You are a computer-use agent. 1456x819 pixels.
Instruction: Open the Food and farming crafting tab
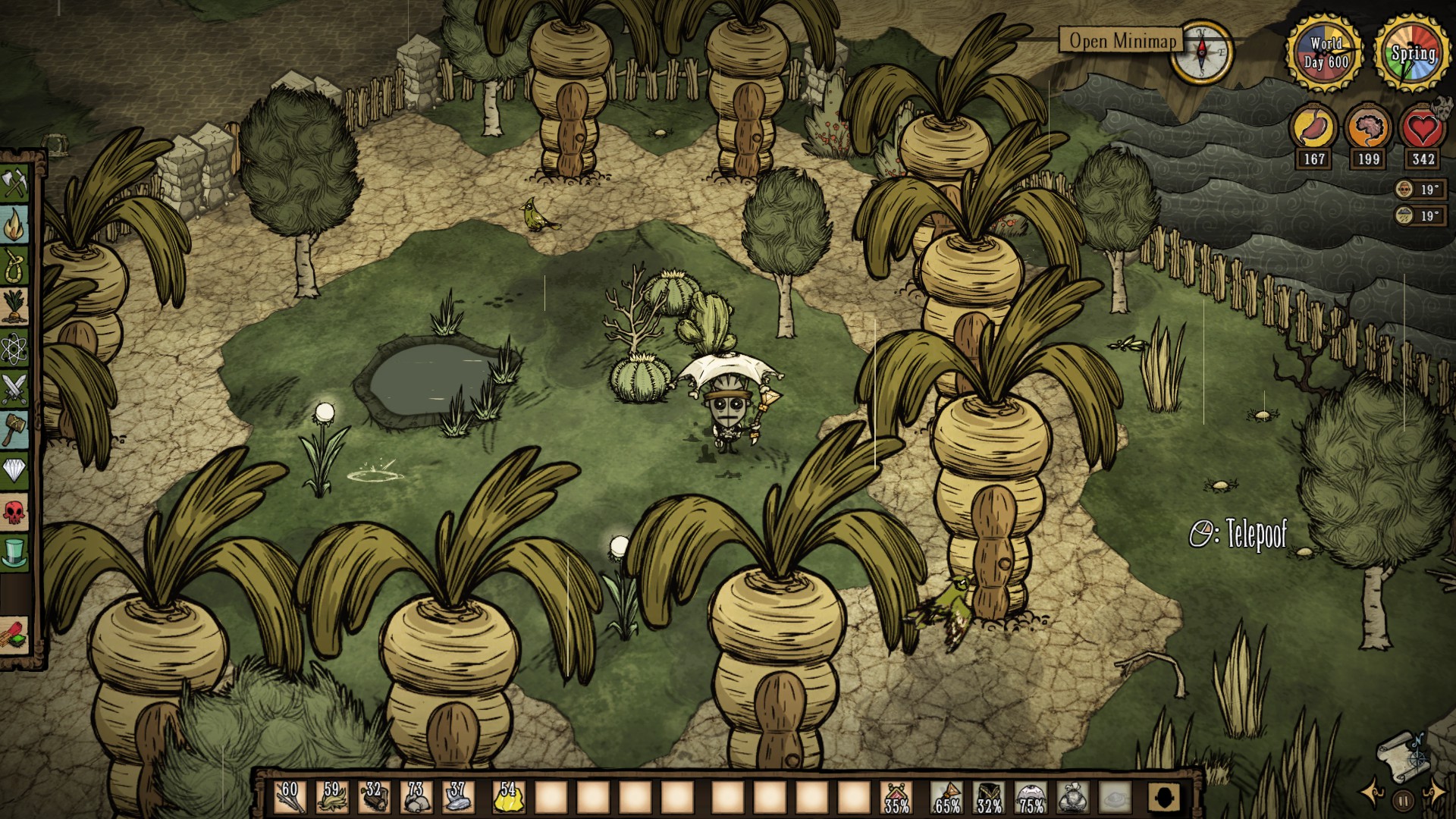[15, 307]
